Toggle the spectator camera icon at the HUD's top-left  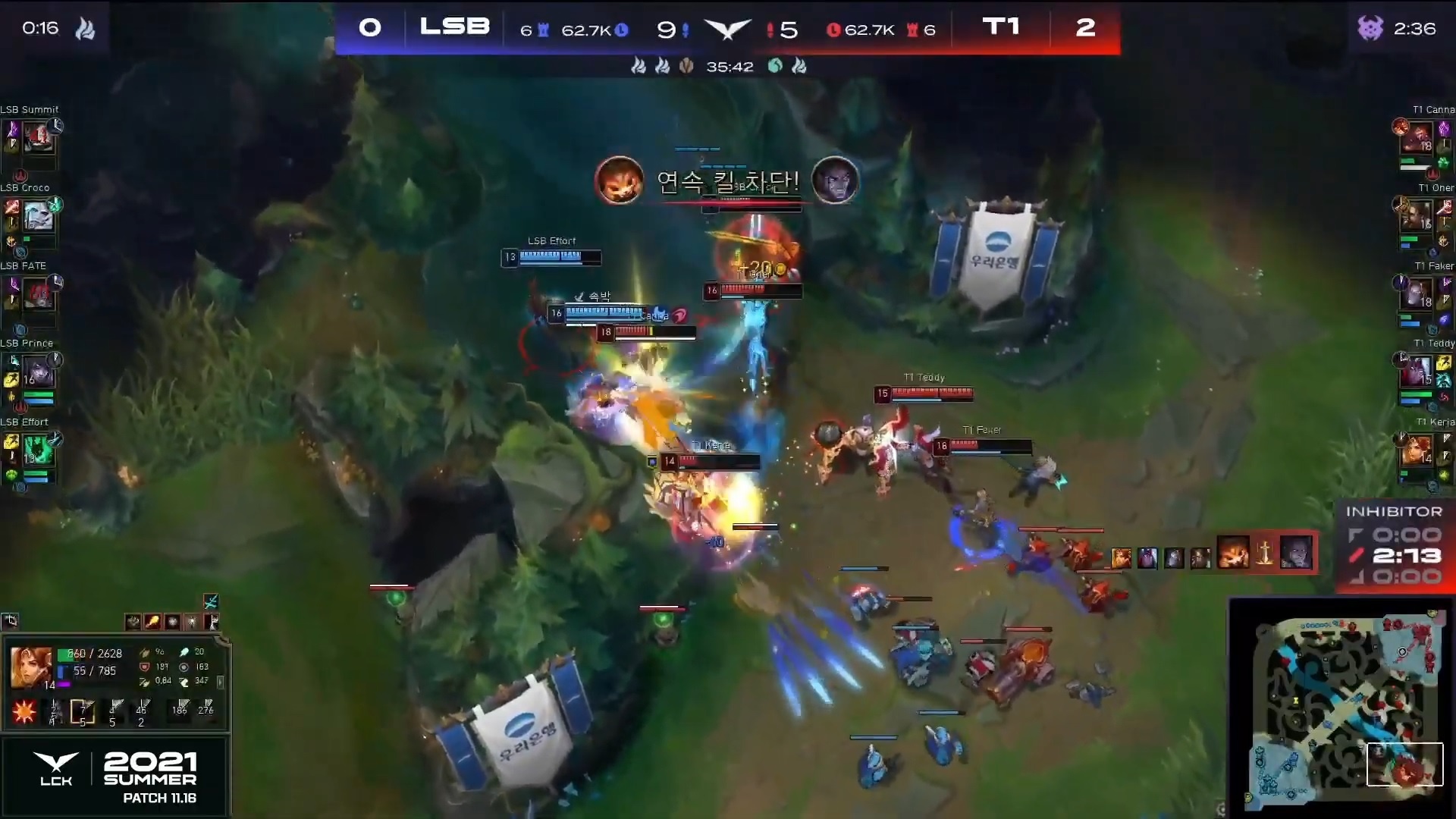pos(10,621)
